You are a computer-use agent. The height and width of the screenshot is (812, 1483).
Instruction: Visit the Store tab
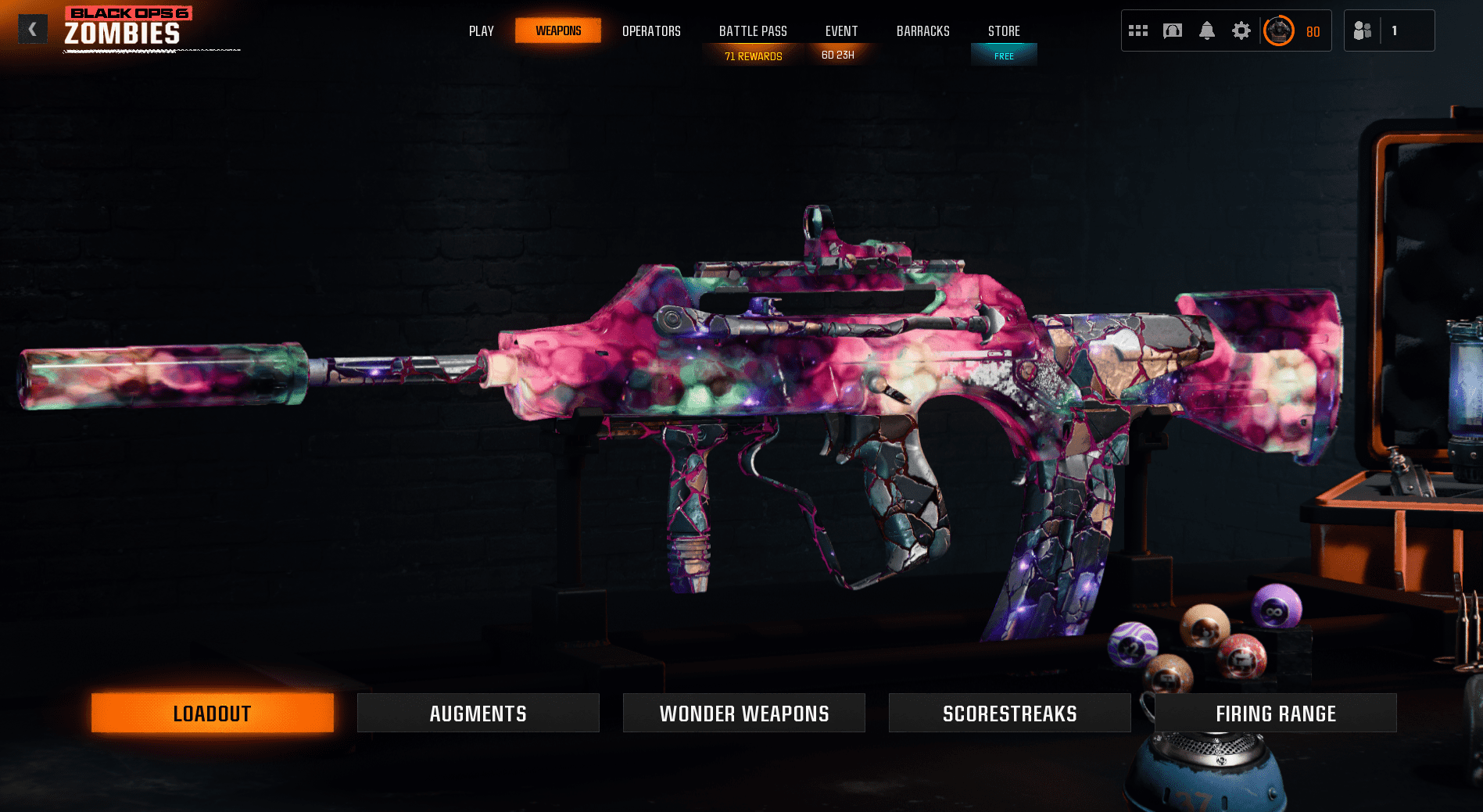(x=1004, y=31)
